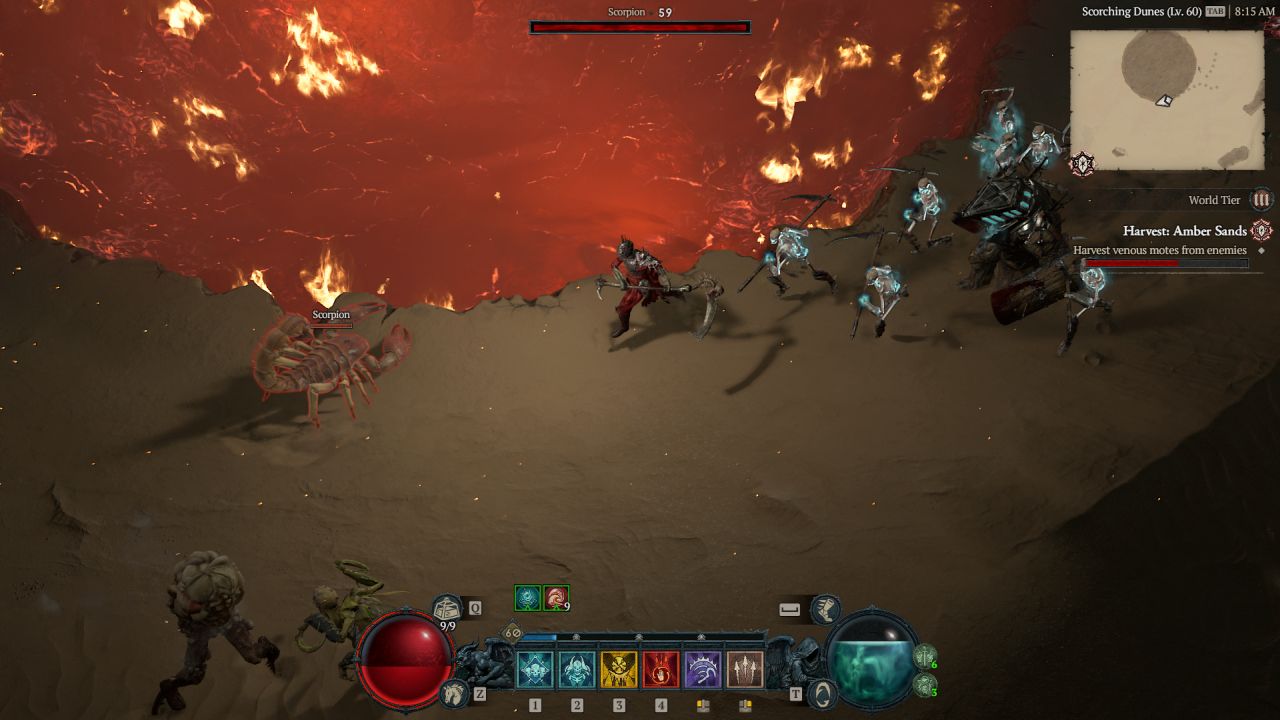Open the town portal swirl icon
The image size is (1280, 720).
(x=822, y=692)
